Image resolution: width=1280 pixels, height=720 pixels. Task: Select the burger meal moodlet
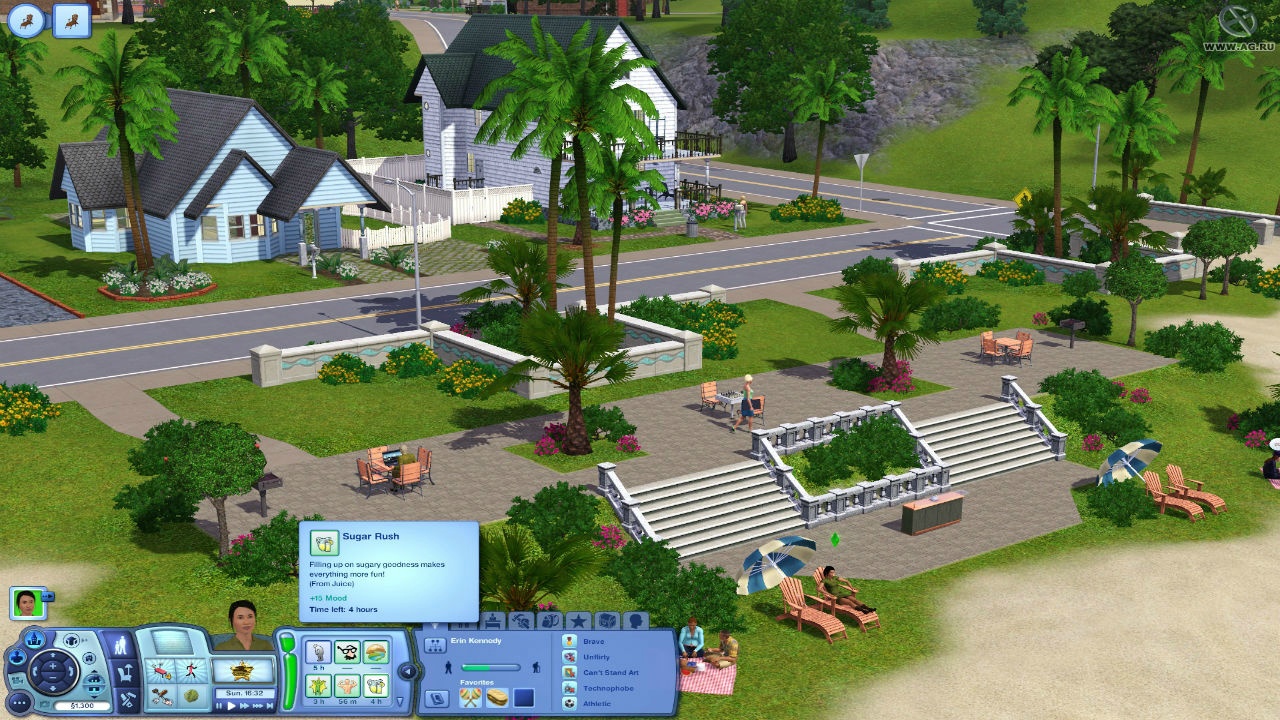coord(376,653)
